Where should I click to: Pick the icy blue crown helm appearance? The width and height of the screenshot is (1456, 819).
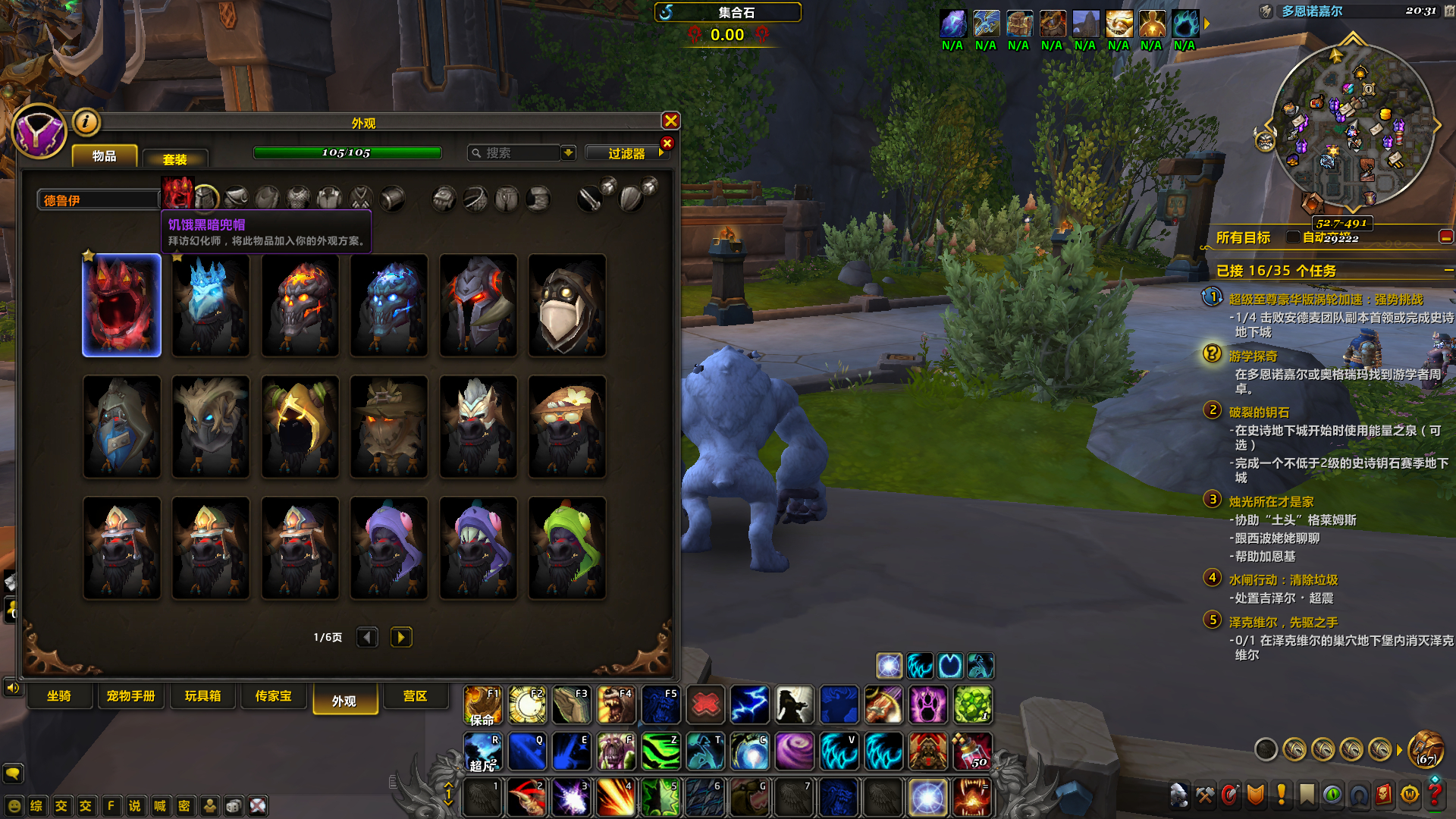(x=211, y=305)
